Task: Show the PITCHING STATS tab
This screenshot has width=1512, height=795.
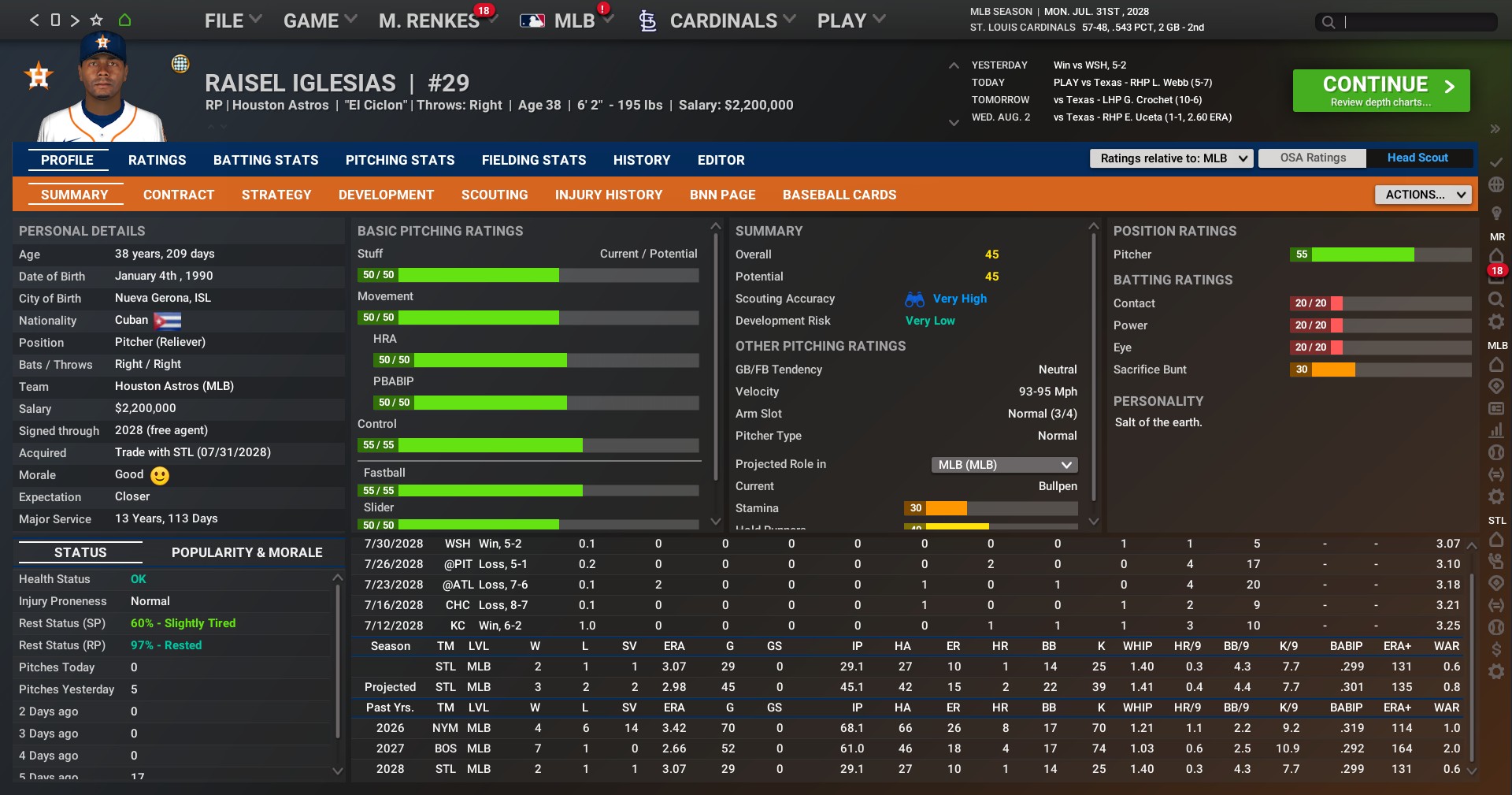Action: (x=400, y=160)
